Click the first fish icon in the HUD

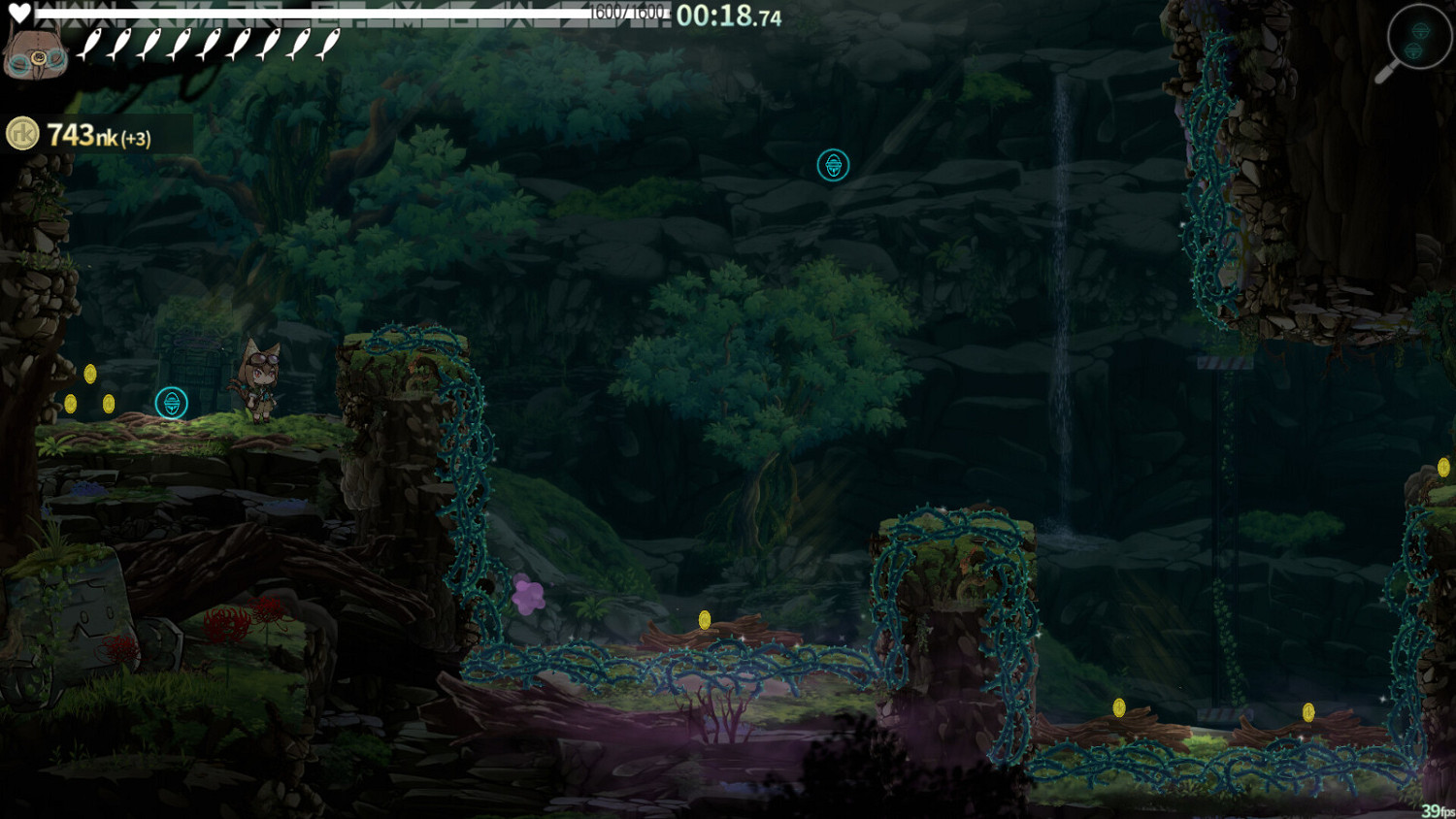(91, 43)
